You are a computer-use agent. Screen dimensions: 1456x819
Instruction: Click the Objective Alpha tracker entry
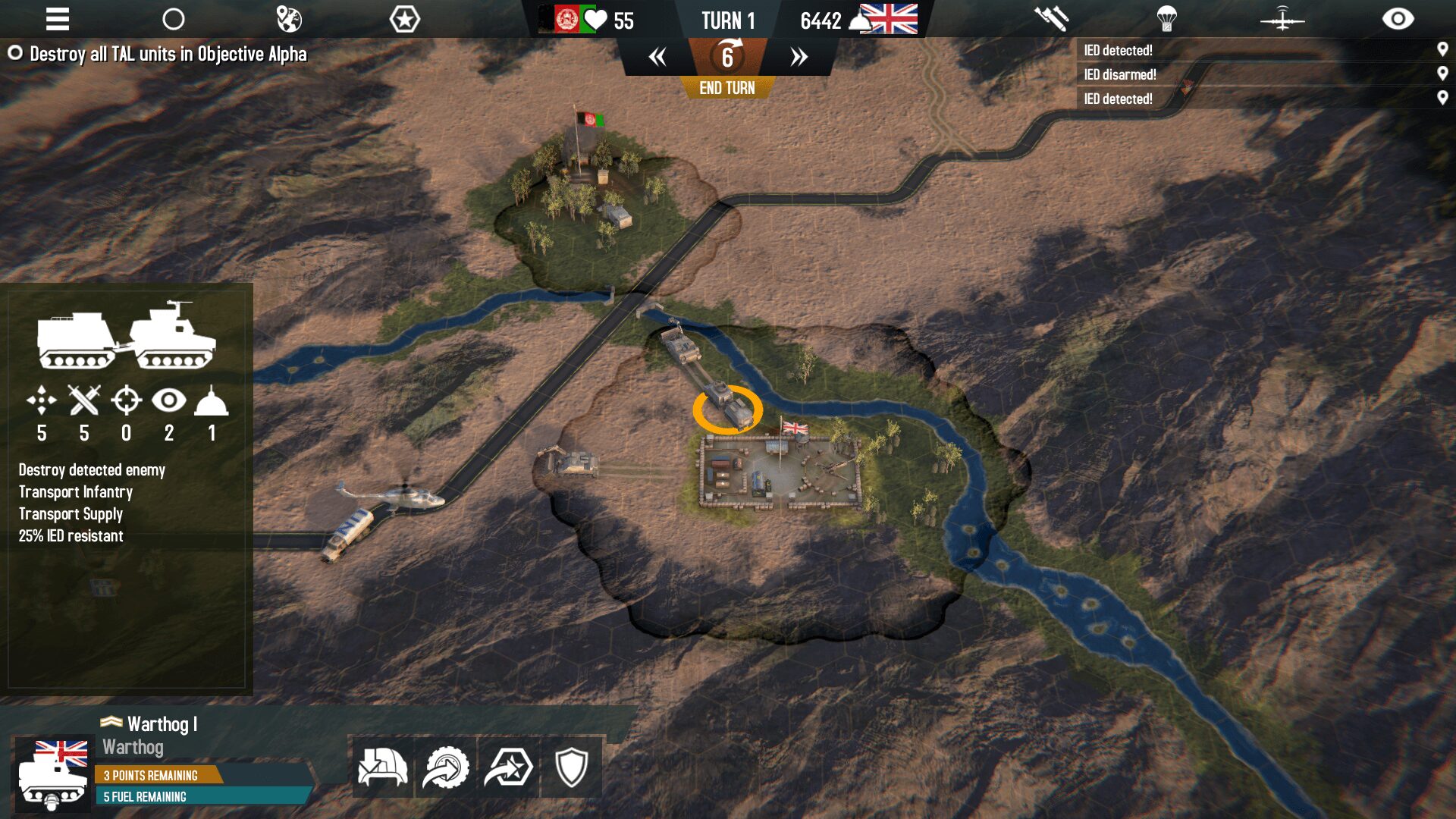coord(168,54)
